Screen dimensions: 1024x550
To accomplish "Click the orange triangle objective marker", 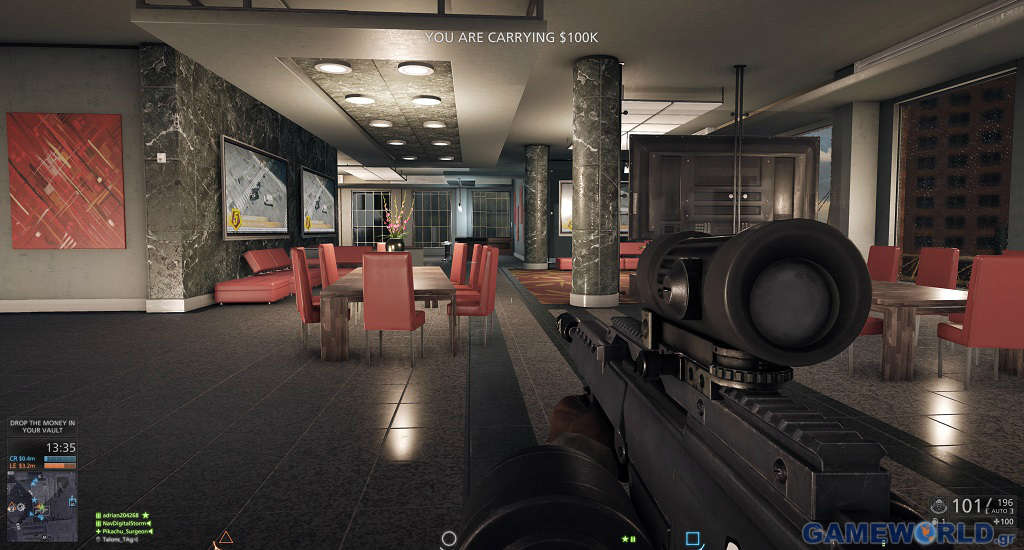I will click(x=225, y=539).
